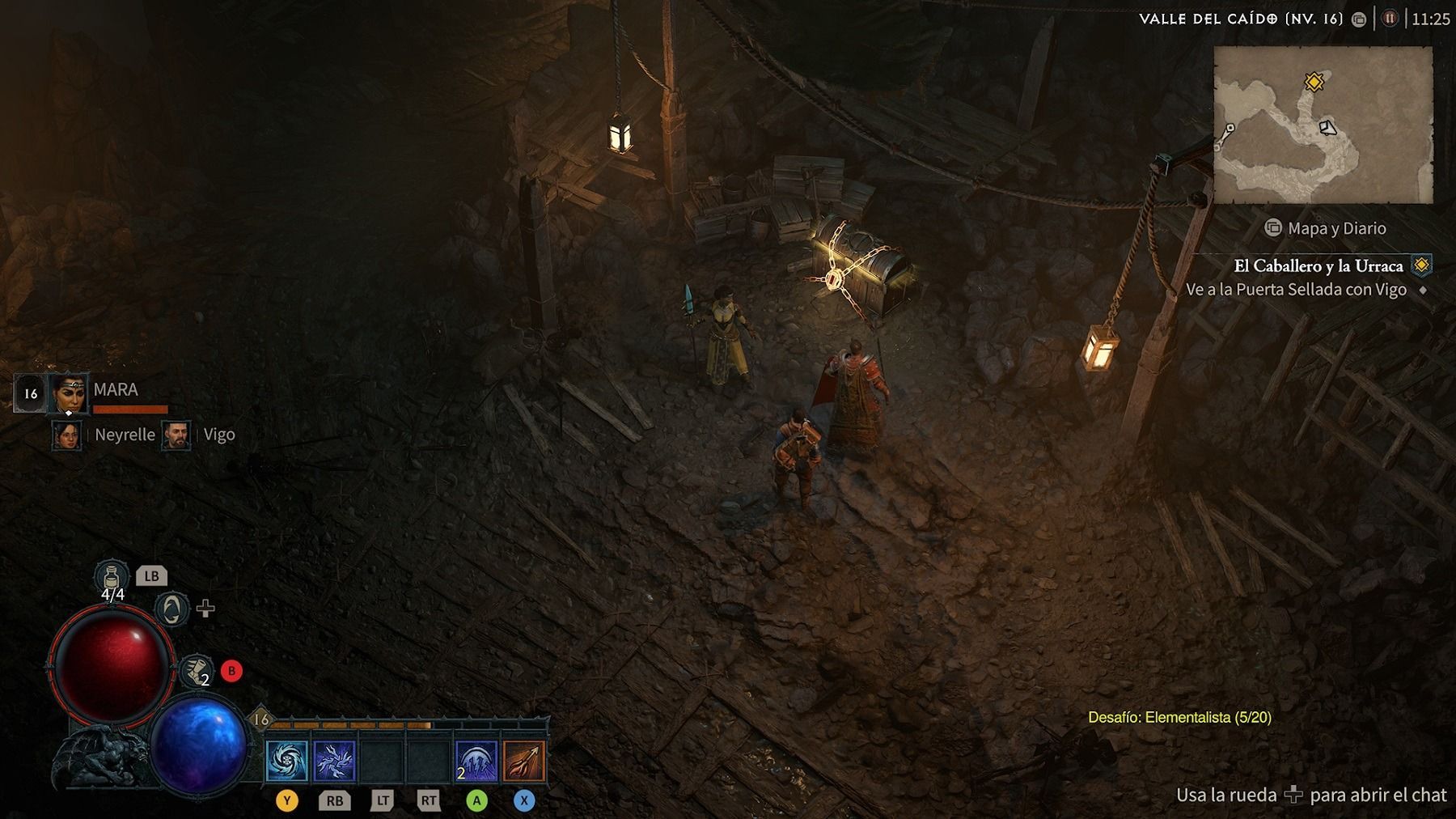Click Mara's player portrait
This screenshot has width=1456, height=819.
[68, 393]
